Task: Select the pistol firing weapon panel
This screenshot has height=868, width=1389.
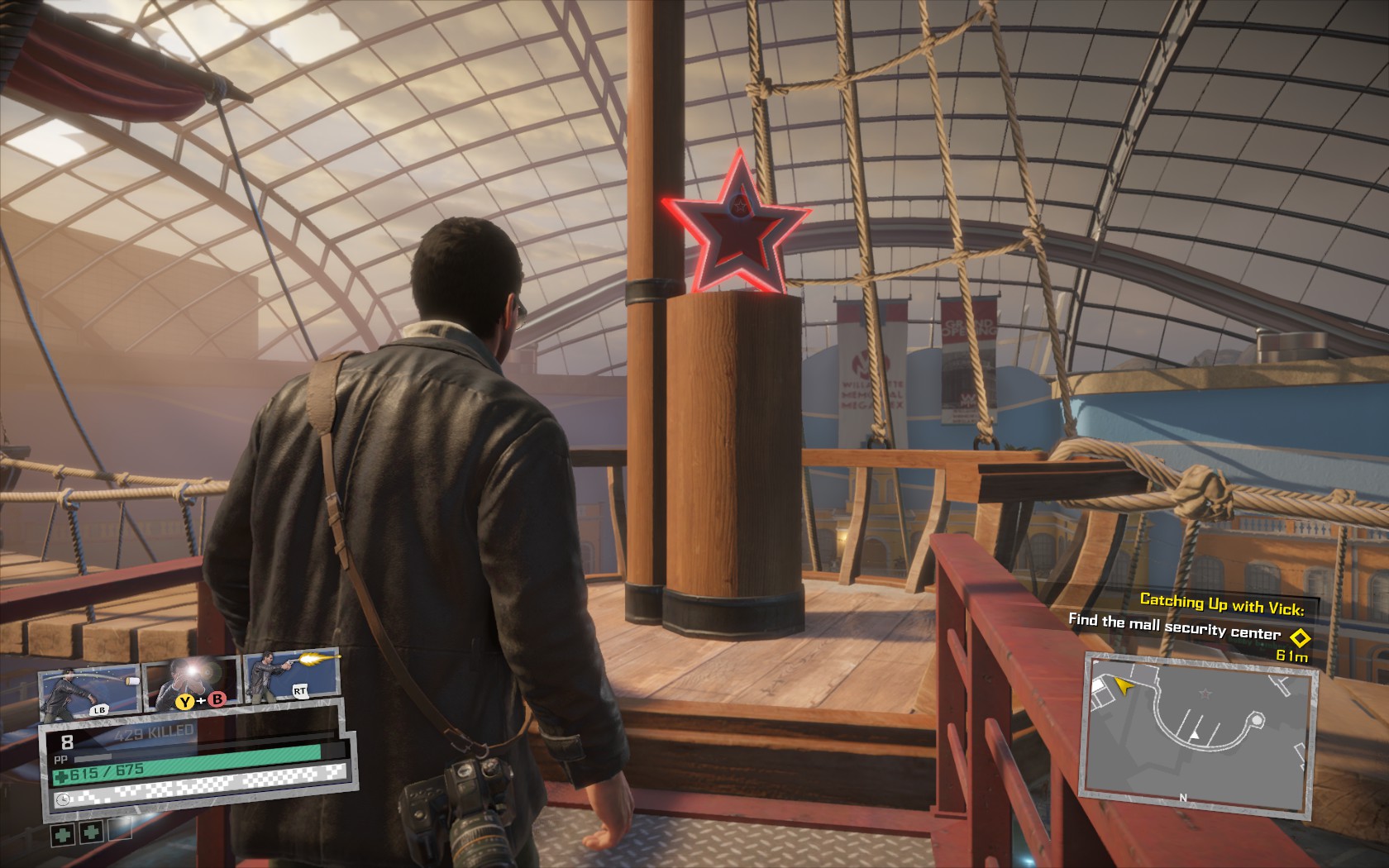Action: pos(291,677)
